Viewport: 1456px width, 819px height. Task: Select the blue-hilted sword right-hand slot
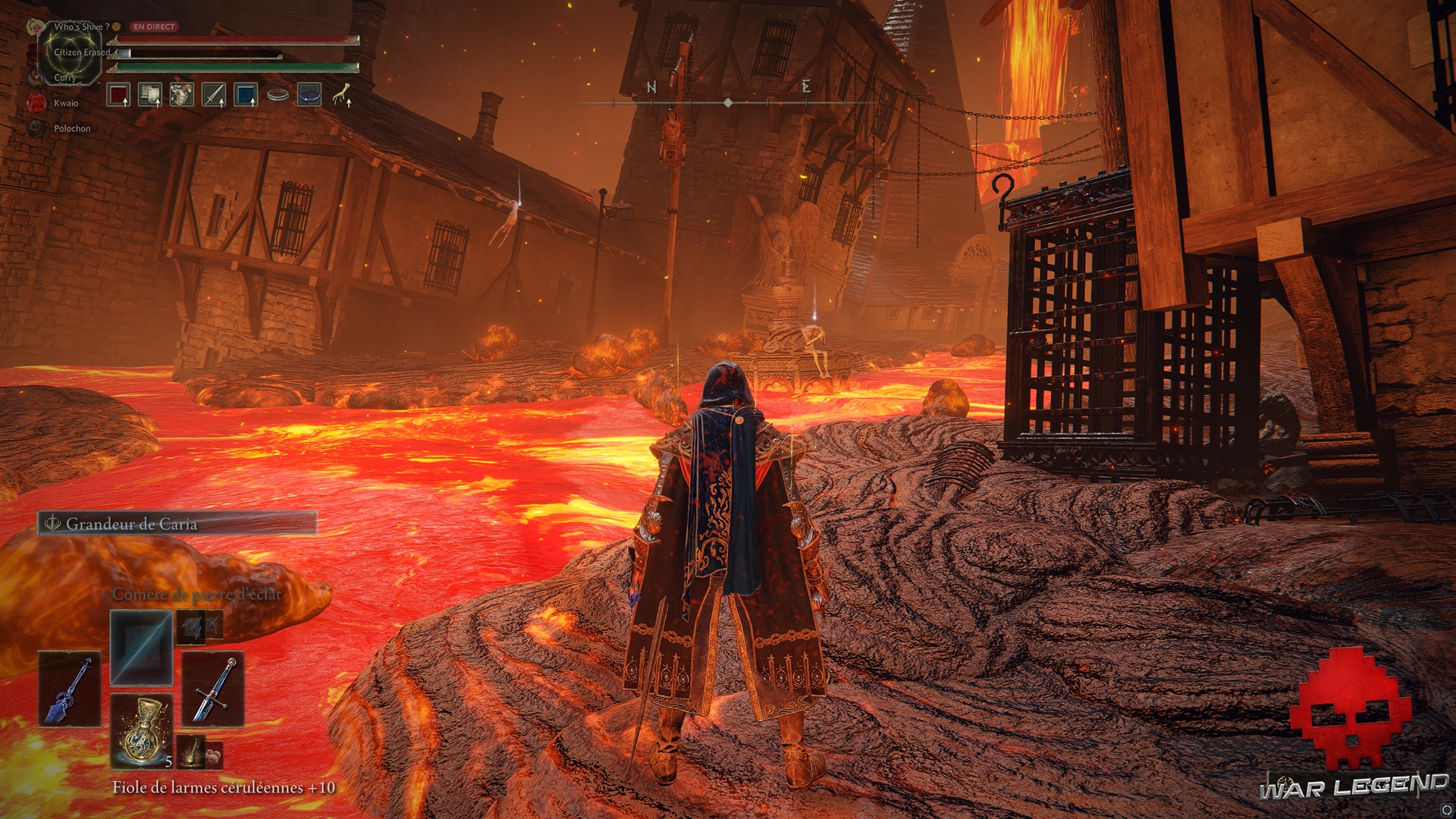click(x=213, y=689)
